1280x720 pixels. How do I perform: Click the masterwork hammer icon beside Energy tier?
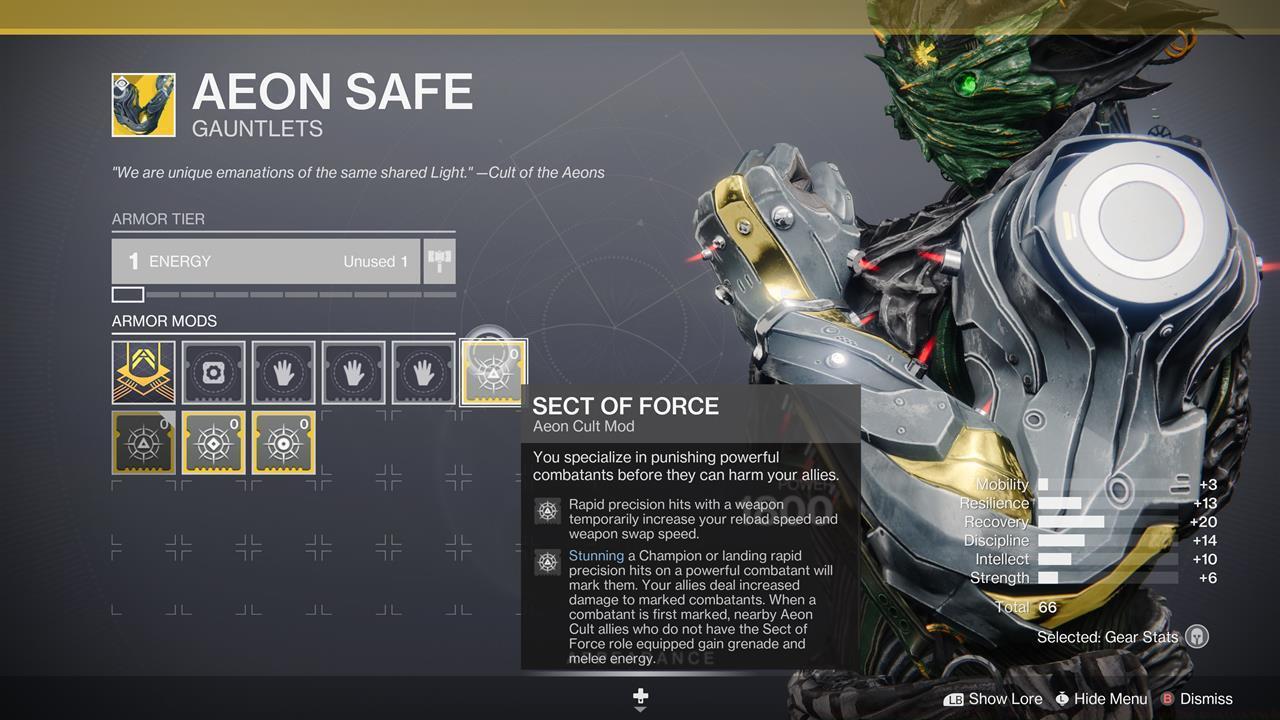(x=438, y=261)
